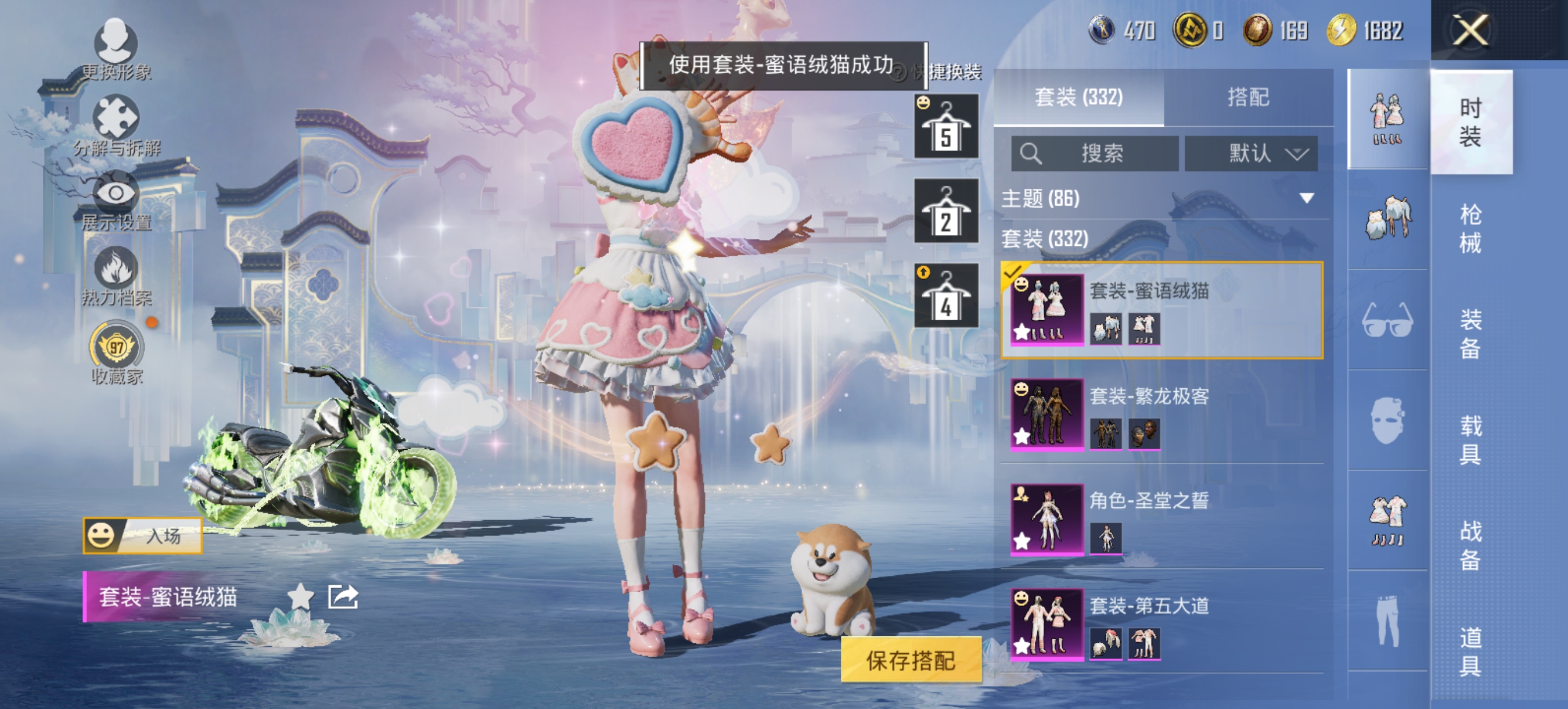Collapse the 套装 (332) list section
The width and height of the screenshot is (1568, 709).
pyautogui.click(x=1047, y=242)
